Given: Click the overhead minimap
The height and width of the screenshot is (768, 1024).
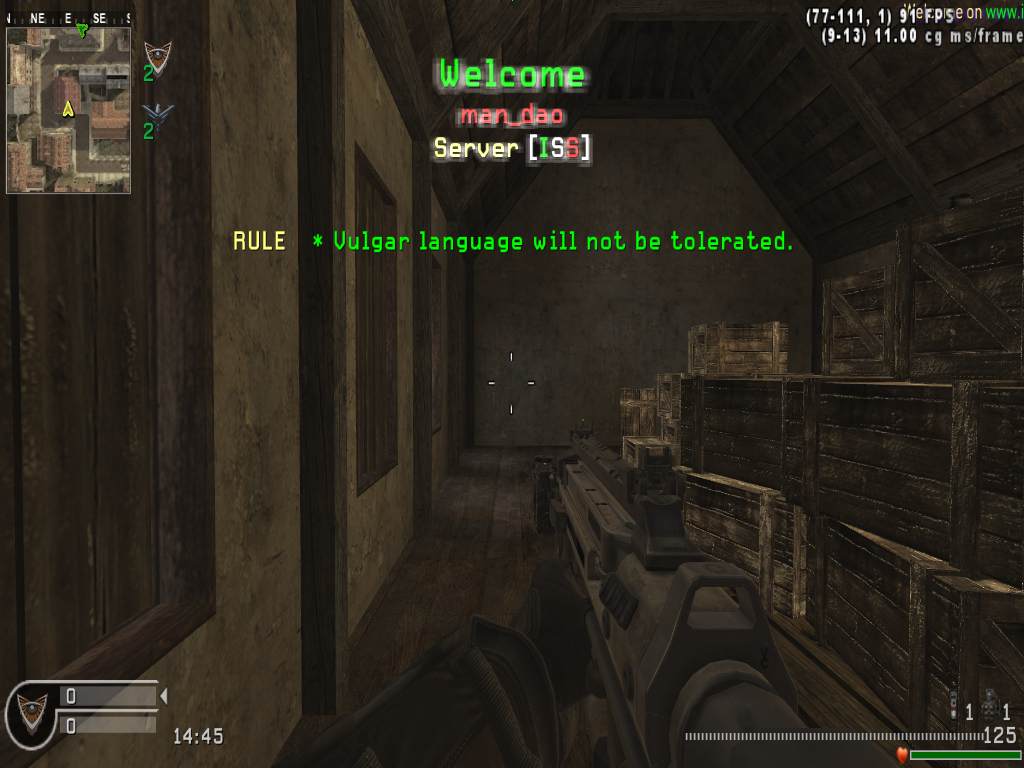Looking at the screenshot, I should tap(68, 110).
